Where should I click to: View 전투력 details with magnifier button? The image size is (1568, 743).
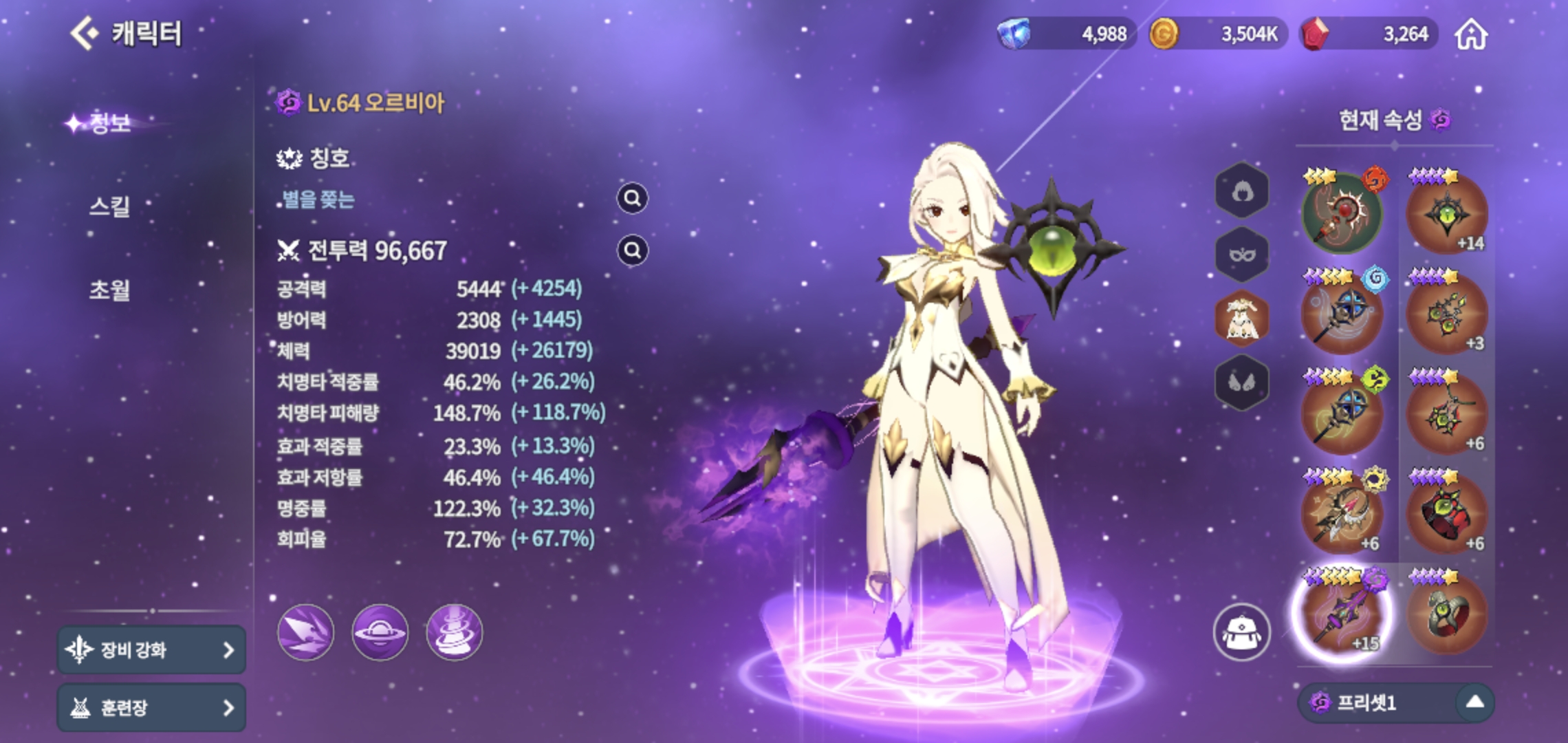[632, 250]
